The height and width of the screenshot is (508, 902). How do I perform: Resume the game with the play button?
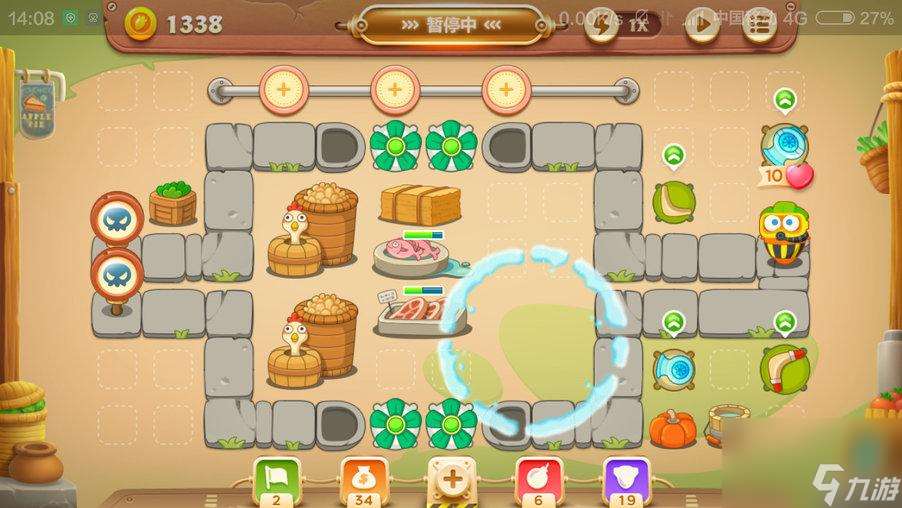[700, 26]
